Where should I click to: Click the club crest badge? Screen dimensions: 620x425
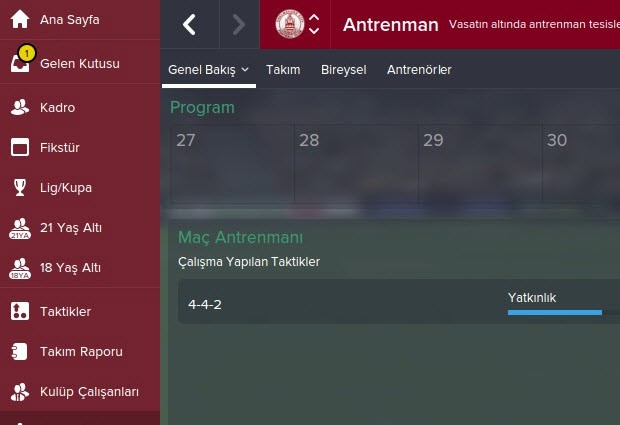[290, 24]
